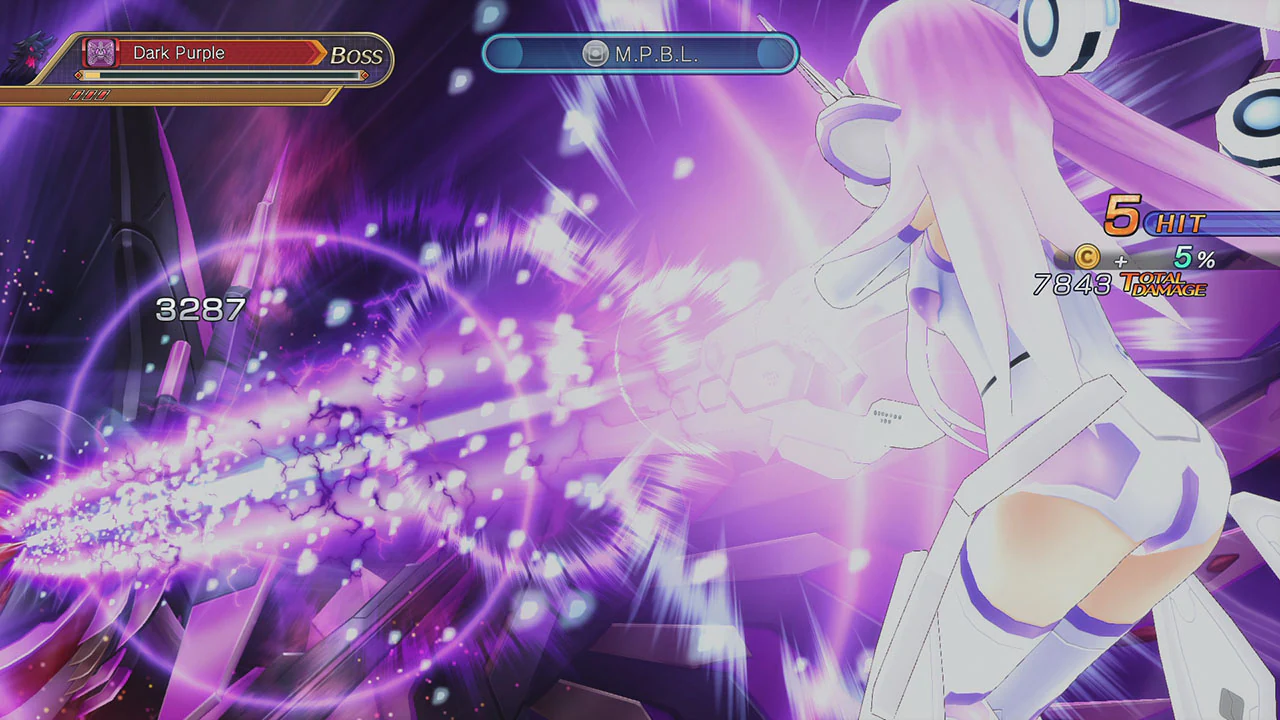Tap the golden C credits coin icon
The width and height of the screenshot is (1280, 720).
(1088, 256)
